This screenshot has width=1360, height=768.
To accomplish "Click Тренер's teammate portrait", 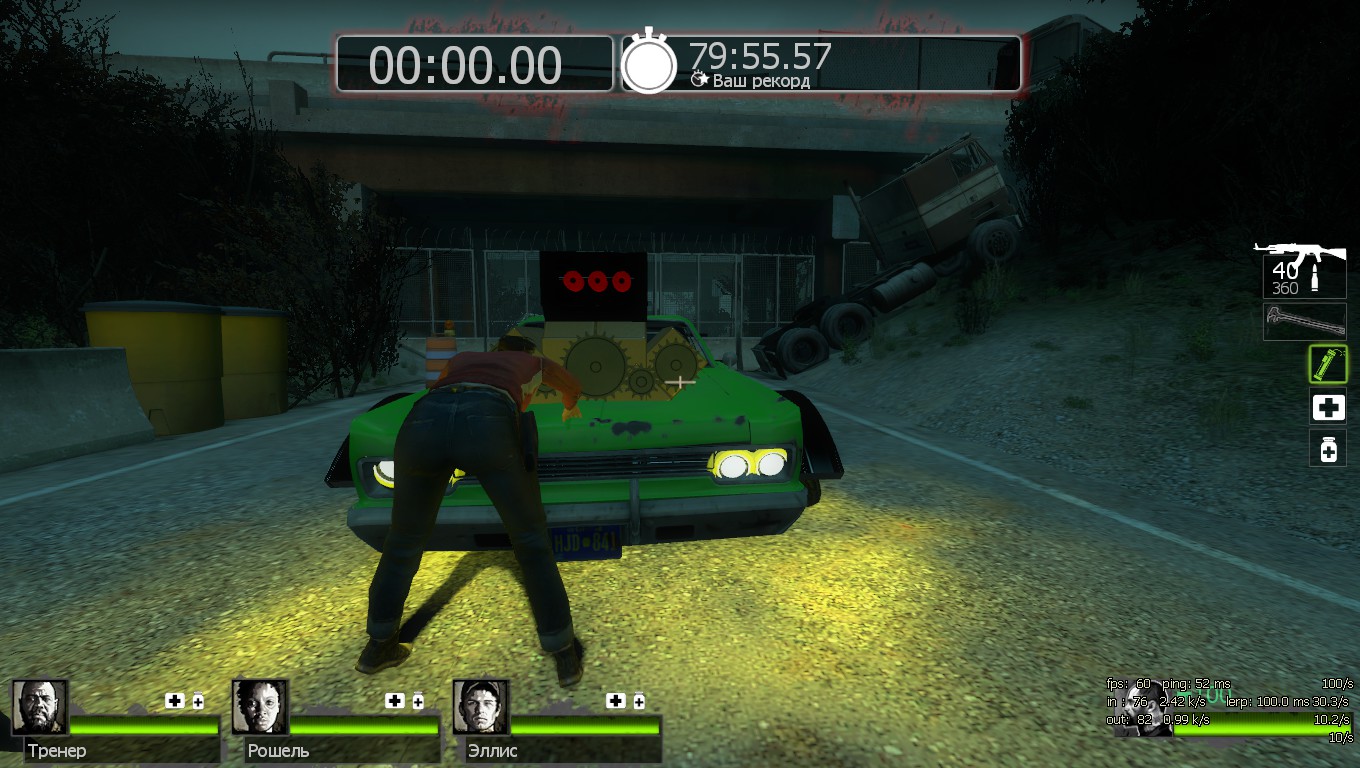I will tap(40, 707).
